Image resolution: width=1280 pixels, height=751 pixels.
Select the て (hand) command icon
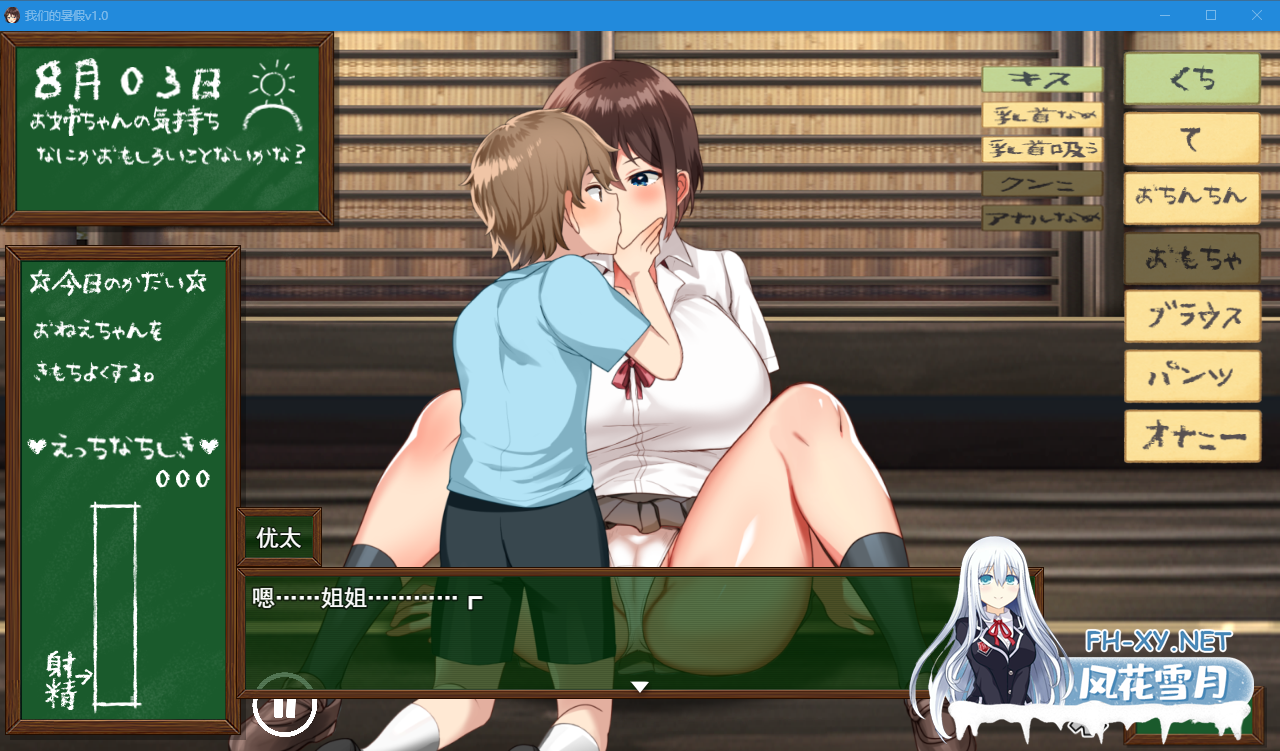[x=1191, y=138]
